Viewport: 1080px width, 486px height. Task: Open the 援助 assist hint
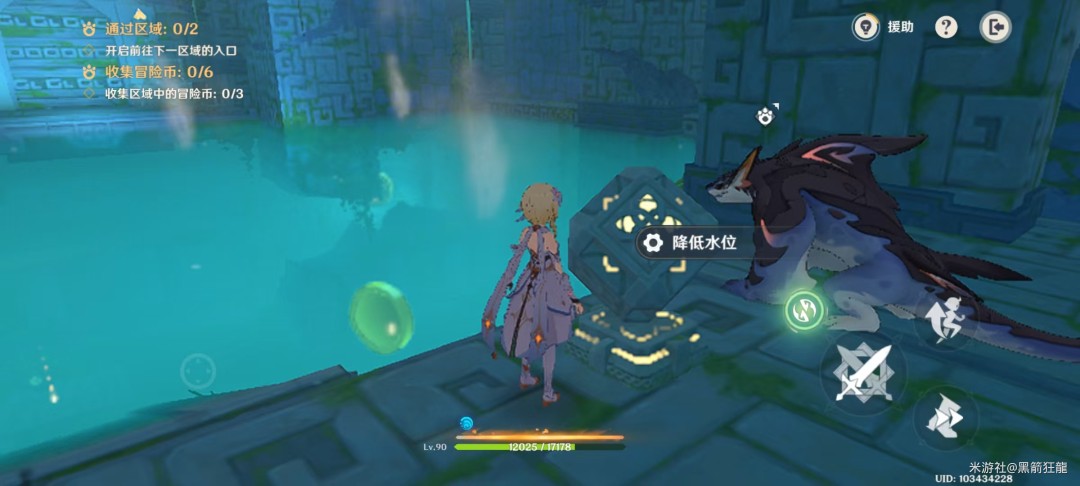point(882,27)
